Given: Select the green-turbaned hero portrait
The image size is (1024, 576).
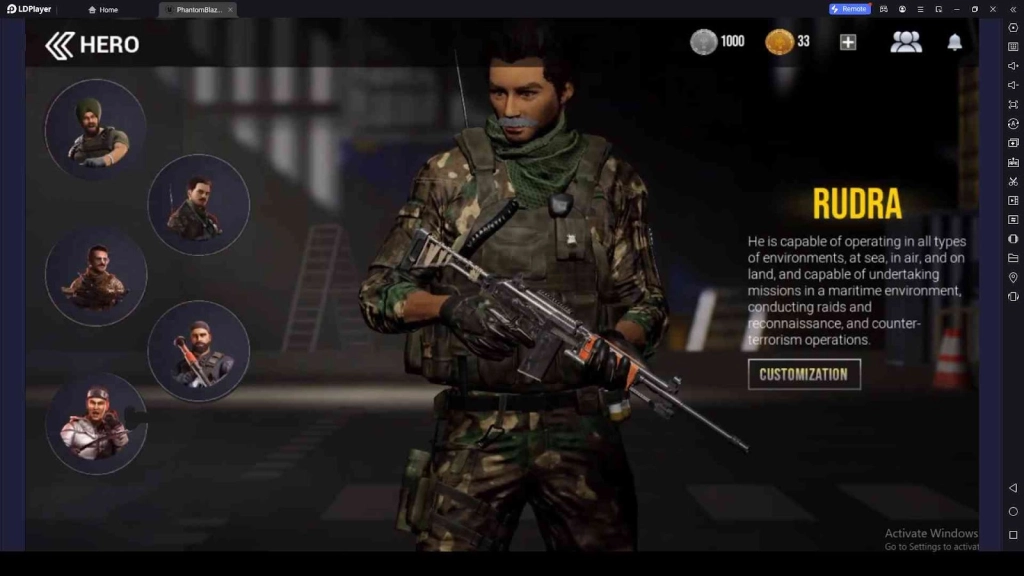Looking at the screenshot, I should point(96,130).
